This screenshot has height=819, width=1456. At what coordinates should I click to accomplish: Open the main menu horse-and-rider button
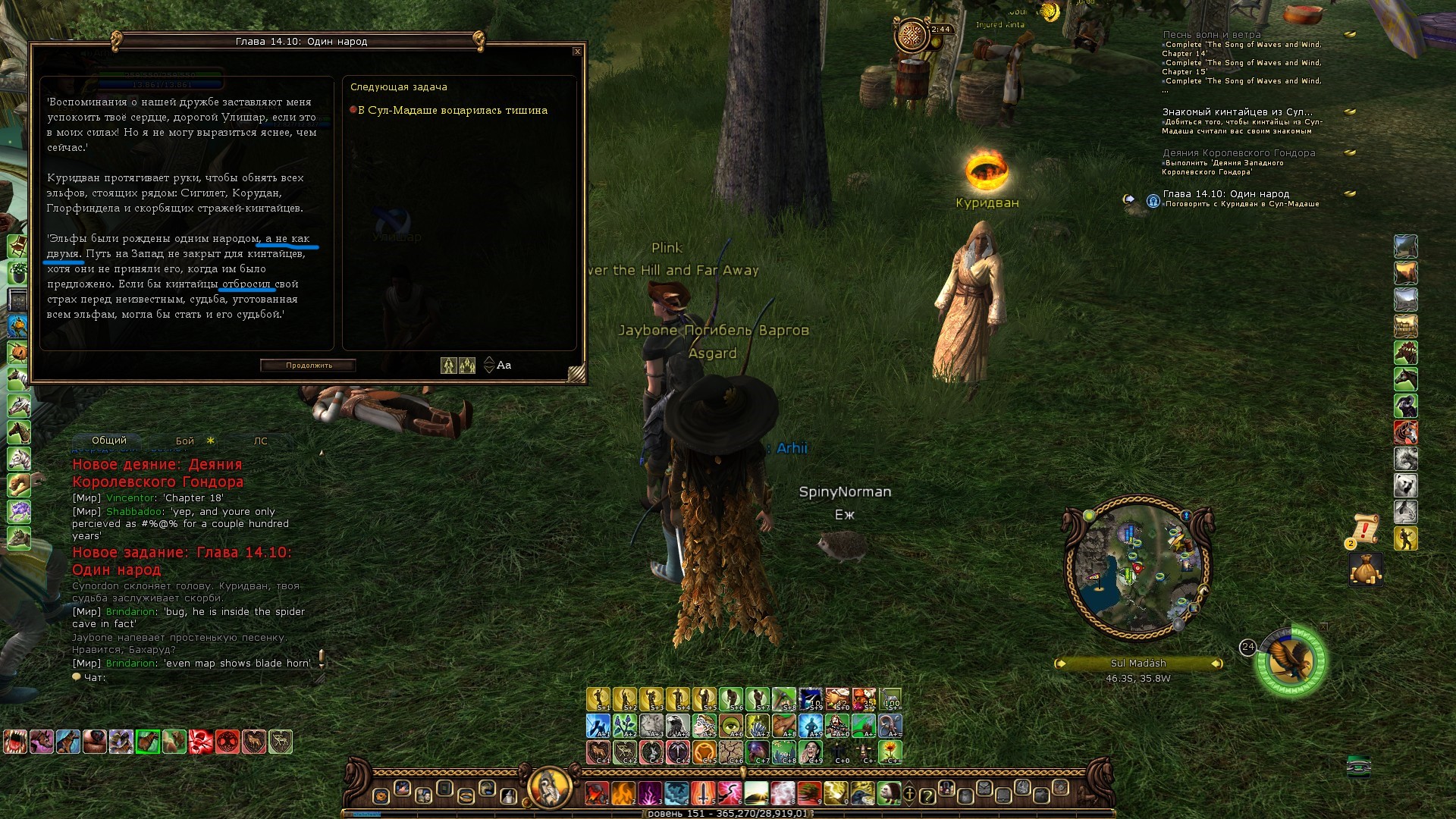pos(549,787)
